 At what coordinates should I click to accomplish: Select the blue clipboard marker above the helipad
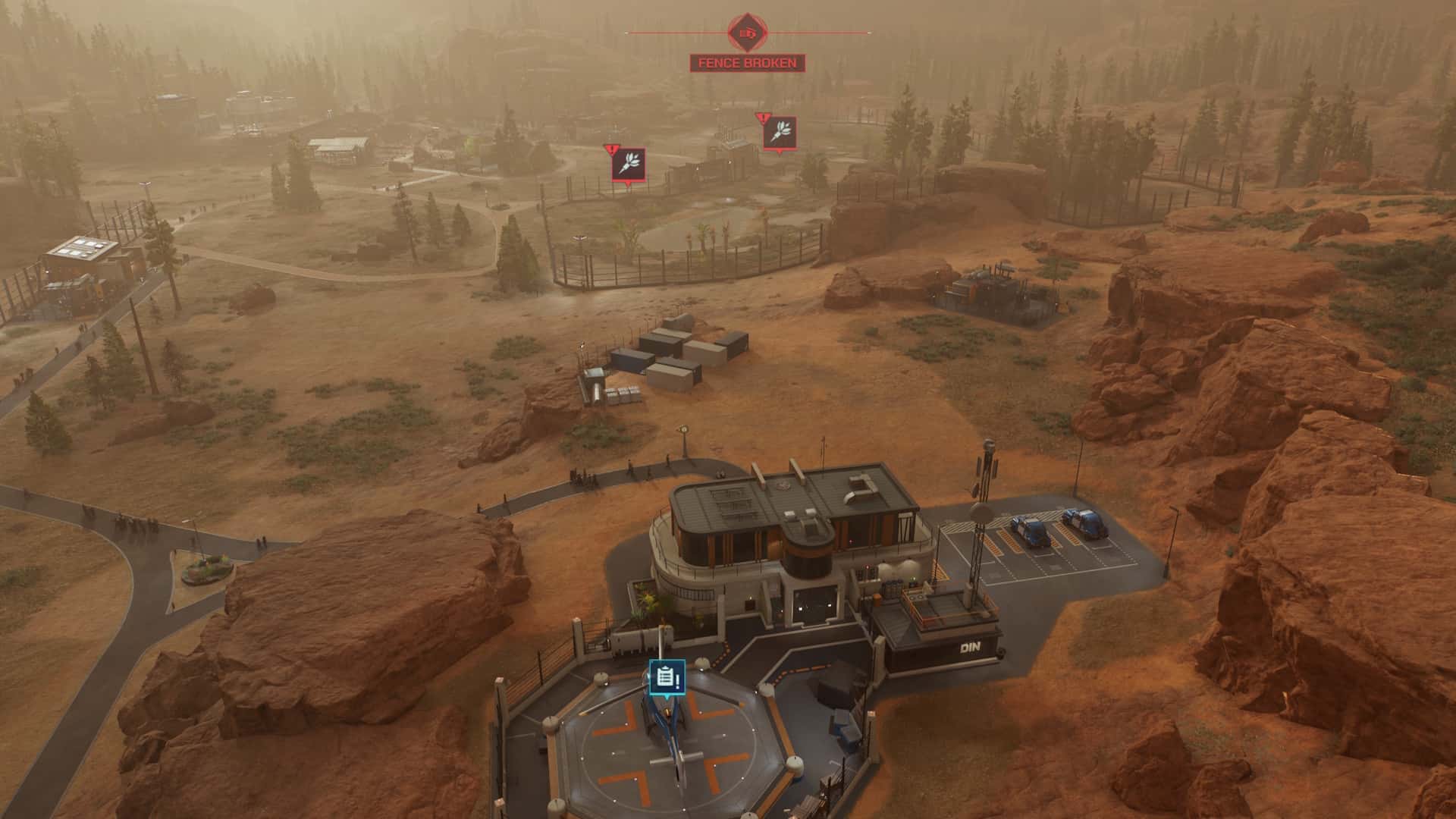(667, 676)
